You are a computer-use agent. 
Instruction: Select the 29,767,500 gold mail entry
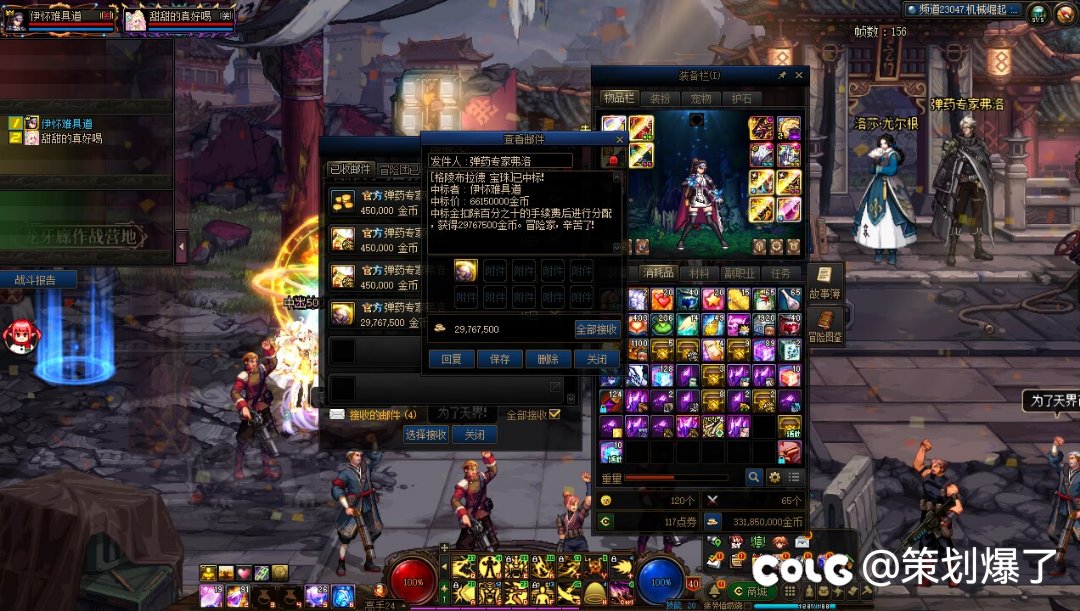(375, 316)
